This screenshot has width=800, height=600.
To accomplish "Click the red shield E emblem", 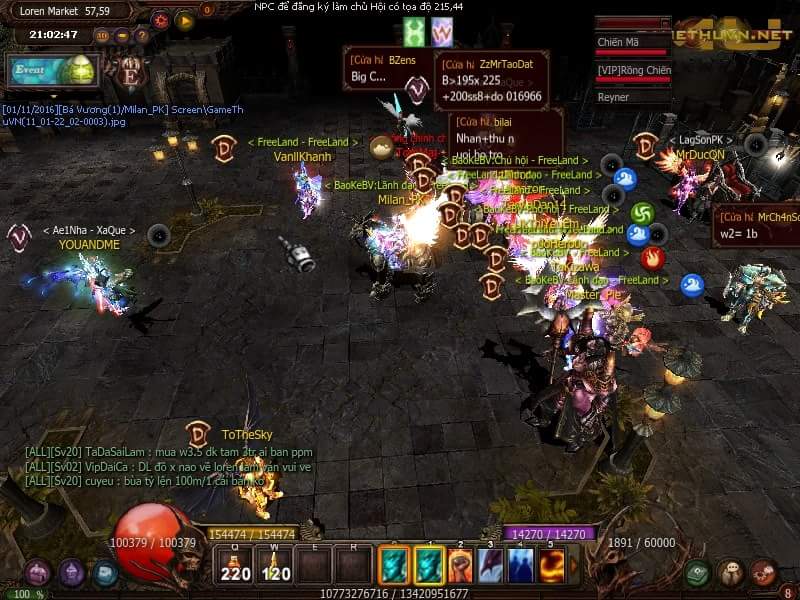I will [x=130, y=73].
